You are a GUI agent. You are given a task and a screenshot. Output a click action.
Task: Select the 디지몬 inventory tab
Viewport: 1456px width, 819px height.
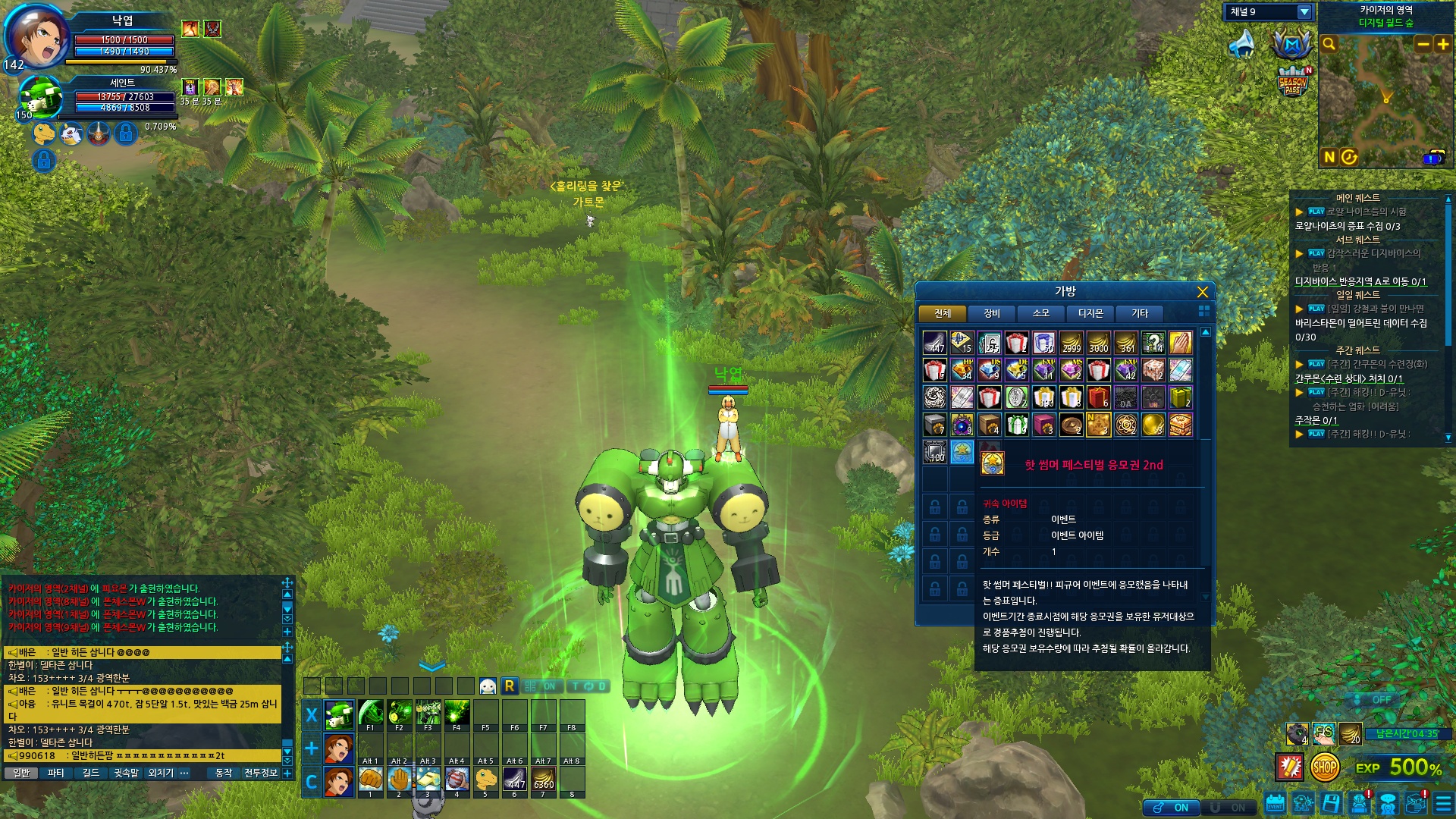click(x=1090, y=313)
